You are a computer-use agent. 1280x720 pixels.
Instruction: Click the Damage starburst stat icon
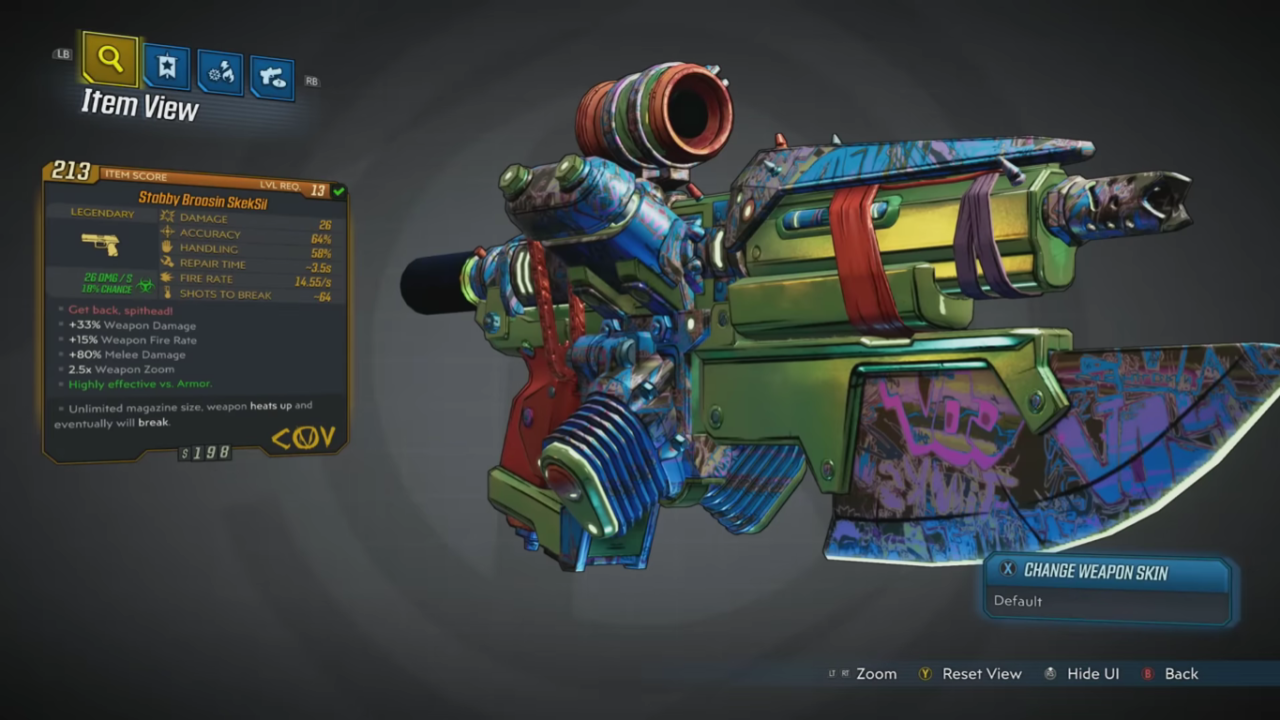click(x=167, y=217)
